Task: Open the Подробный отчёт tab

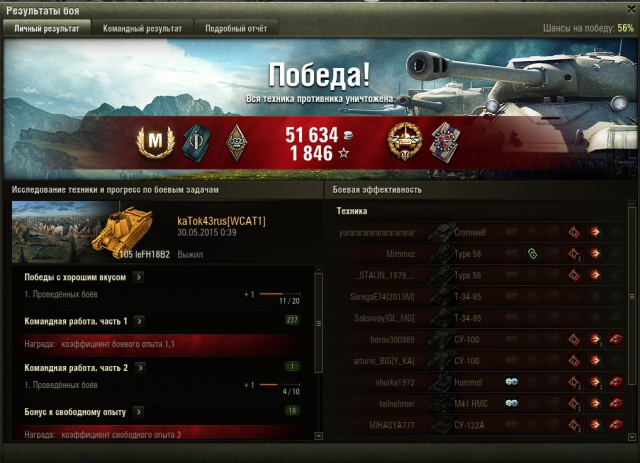Action: pyautogui.click(x=236, y=29)
